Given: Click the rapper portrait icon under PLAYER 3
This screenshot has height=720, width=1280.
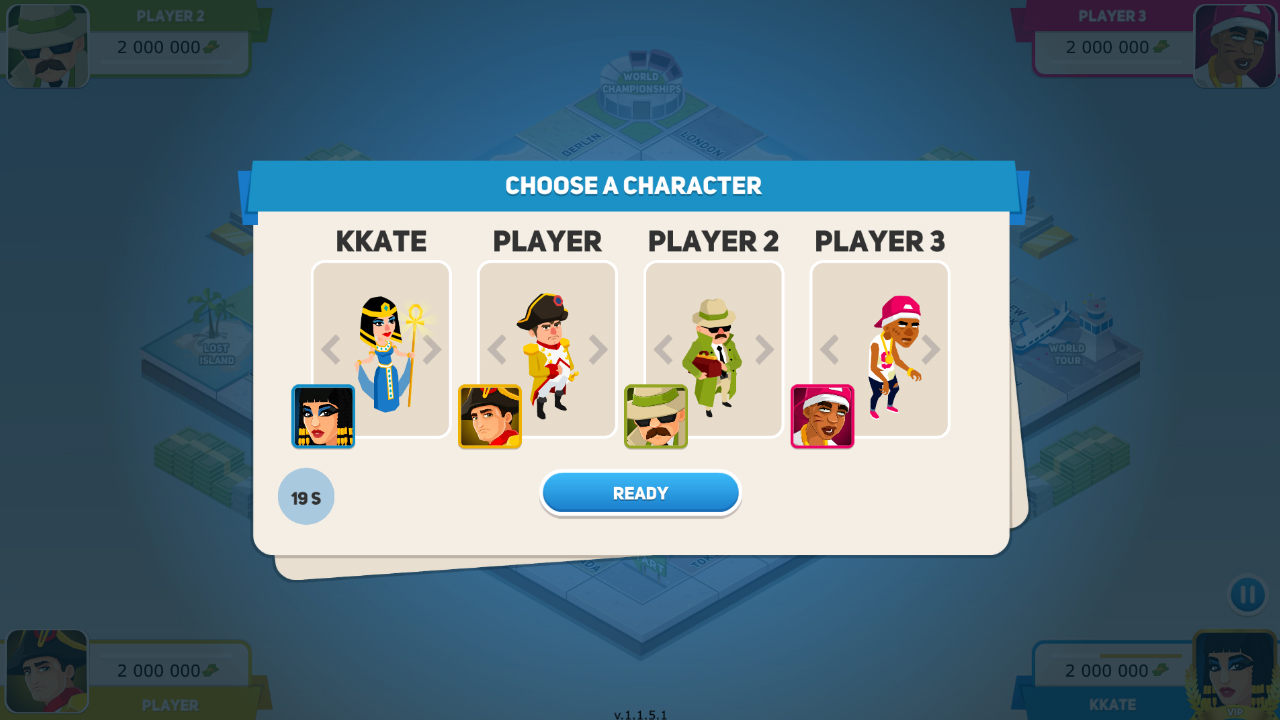Looking at the screenshot, I should pyautogui.click(x=822, y=416).
